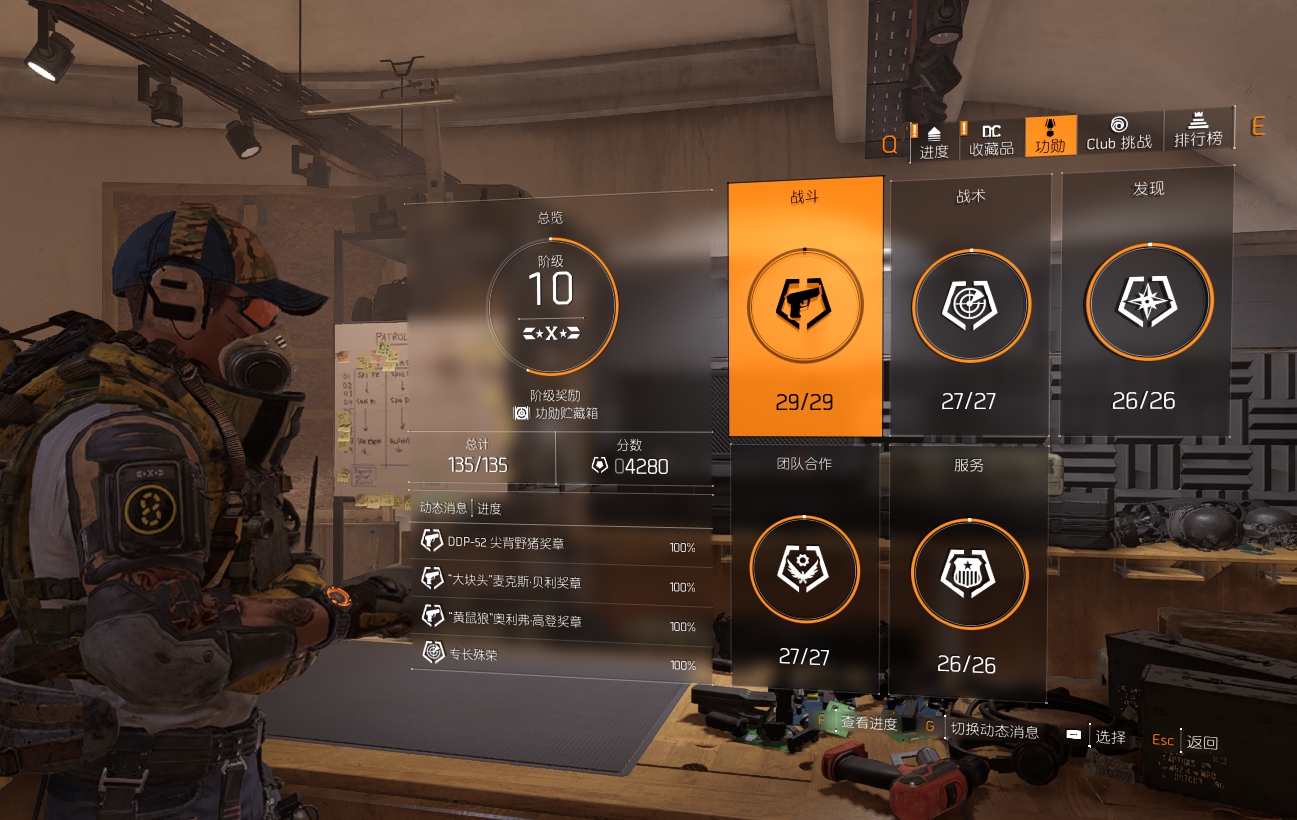Toggle 切换动态消息 at the bottom

pos(994,731)
